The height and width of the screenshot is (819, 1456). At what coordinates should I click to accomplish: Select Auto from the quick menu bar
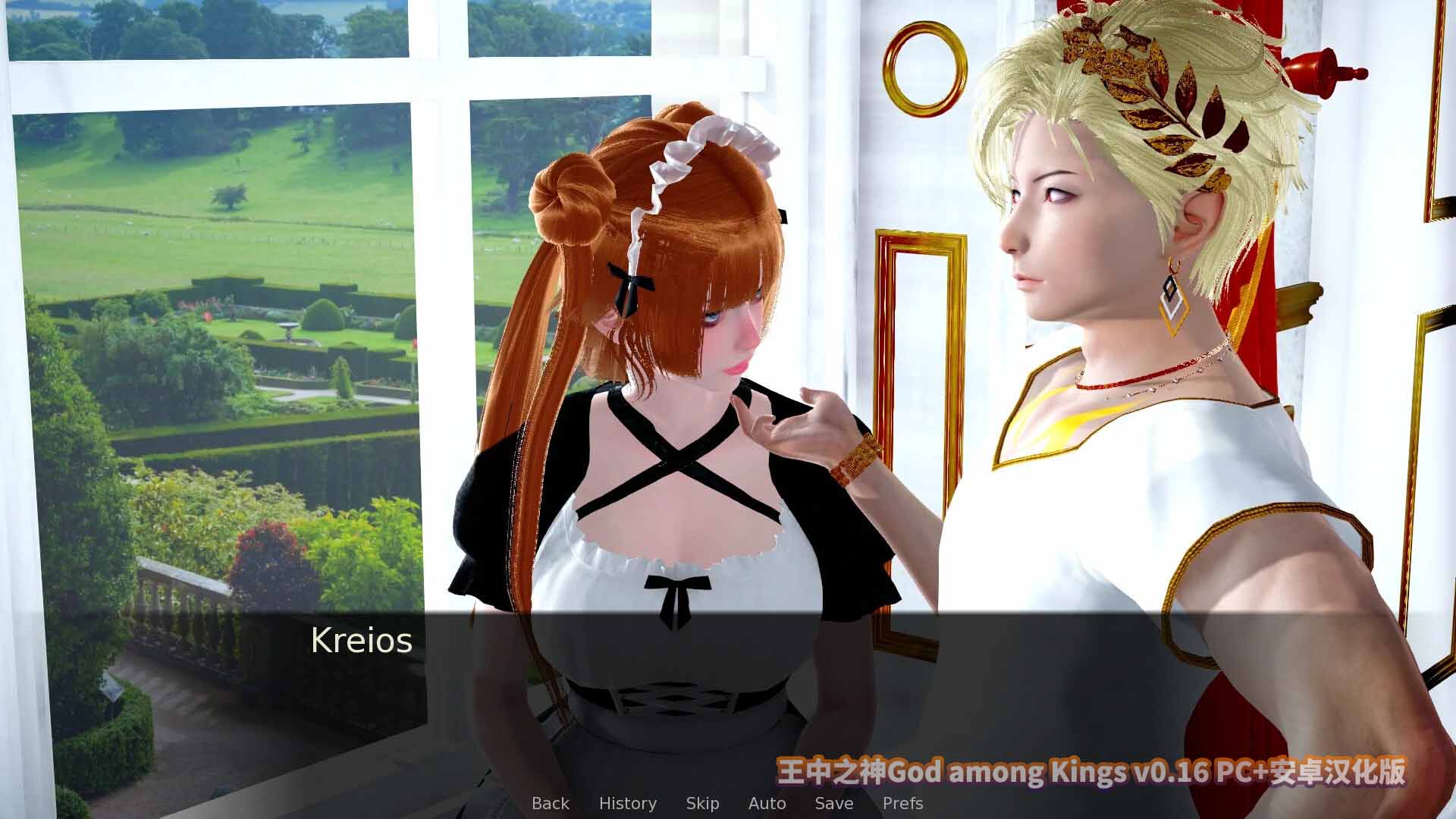767,803
